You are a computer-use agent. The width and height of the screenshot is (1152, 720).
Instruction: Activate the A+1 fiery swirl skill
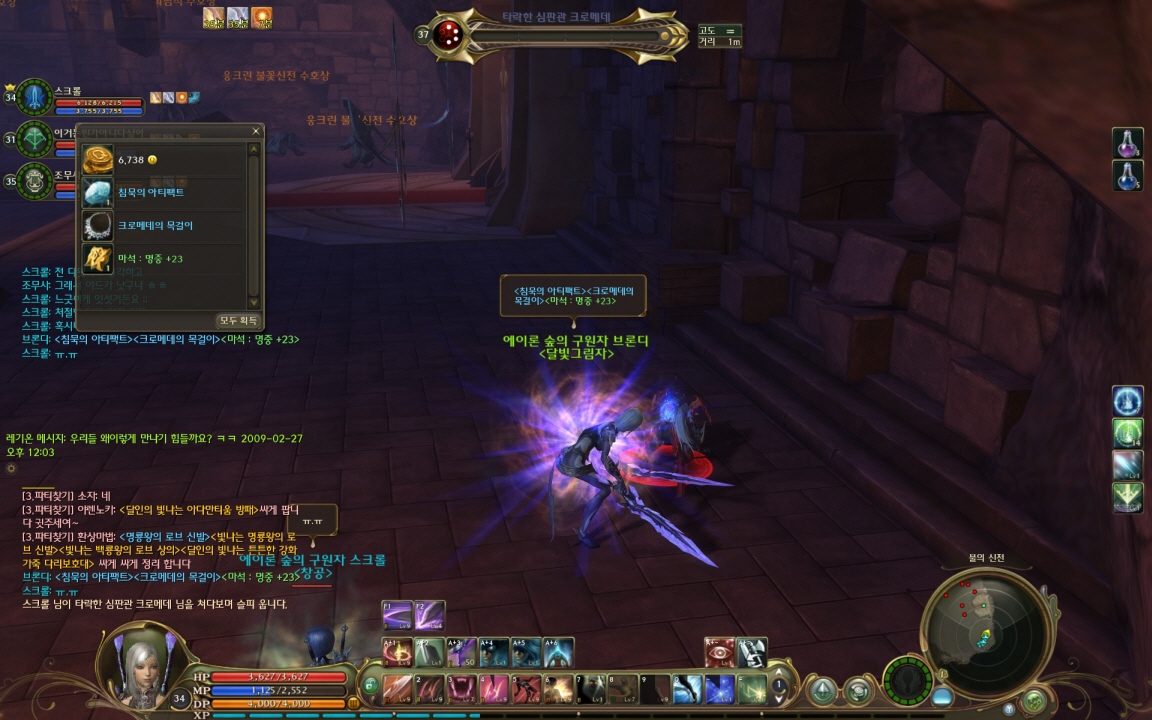(398, 653)
